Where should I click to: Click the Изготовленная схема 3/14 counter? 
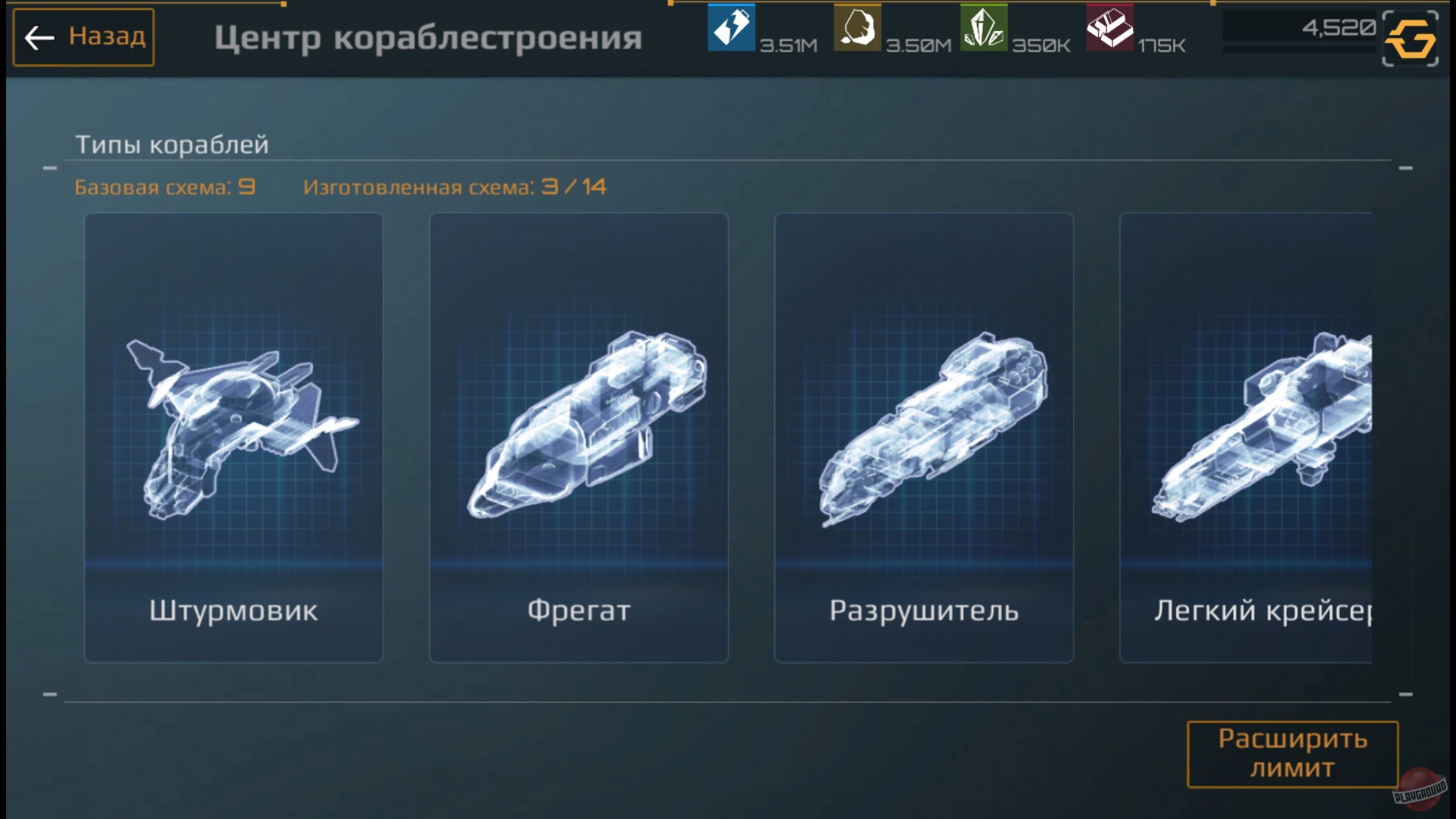pos(455,187)
